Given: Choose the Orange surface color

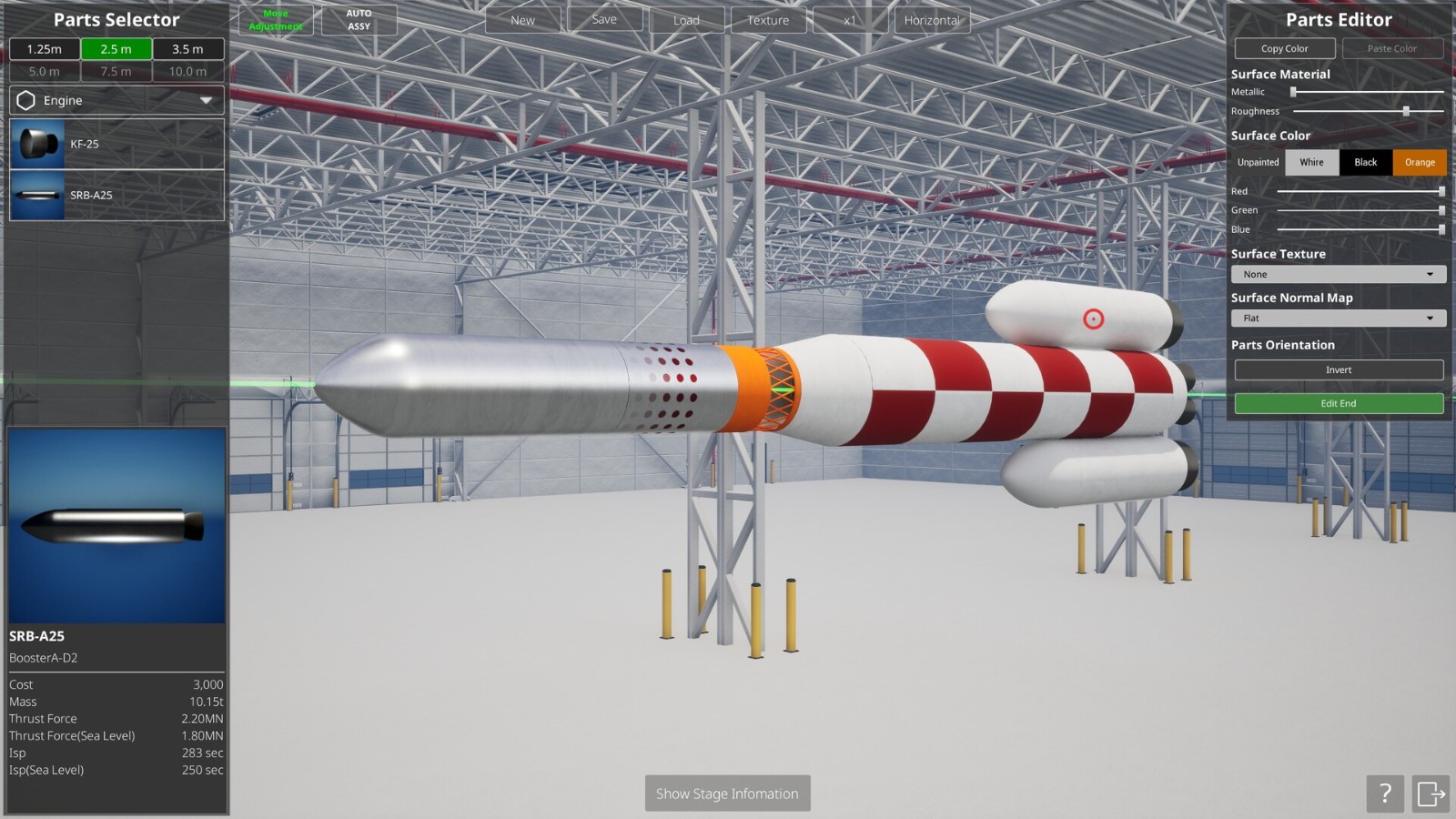Looking at the screenshot, I should (x=1419, y=162).
